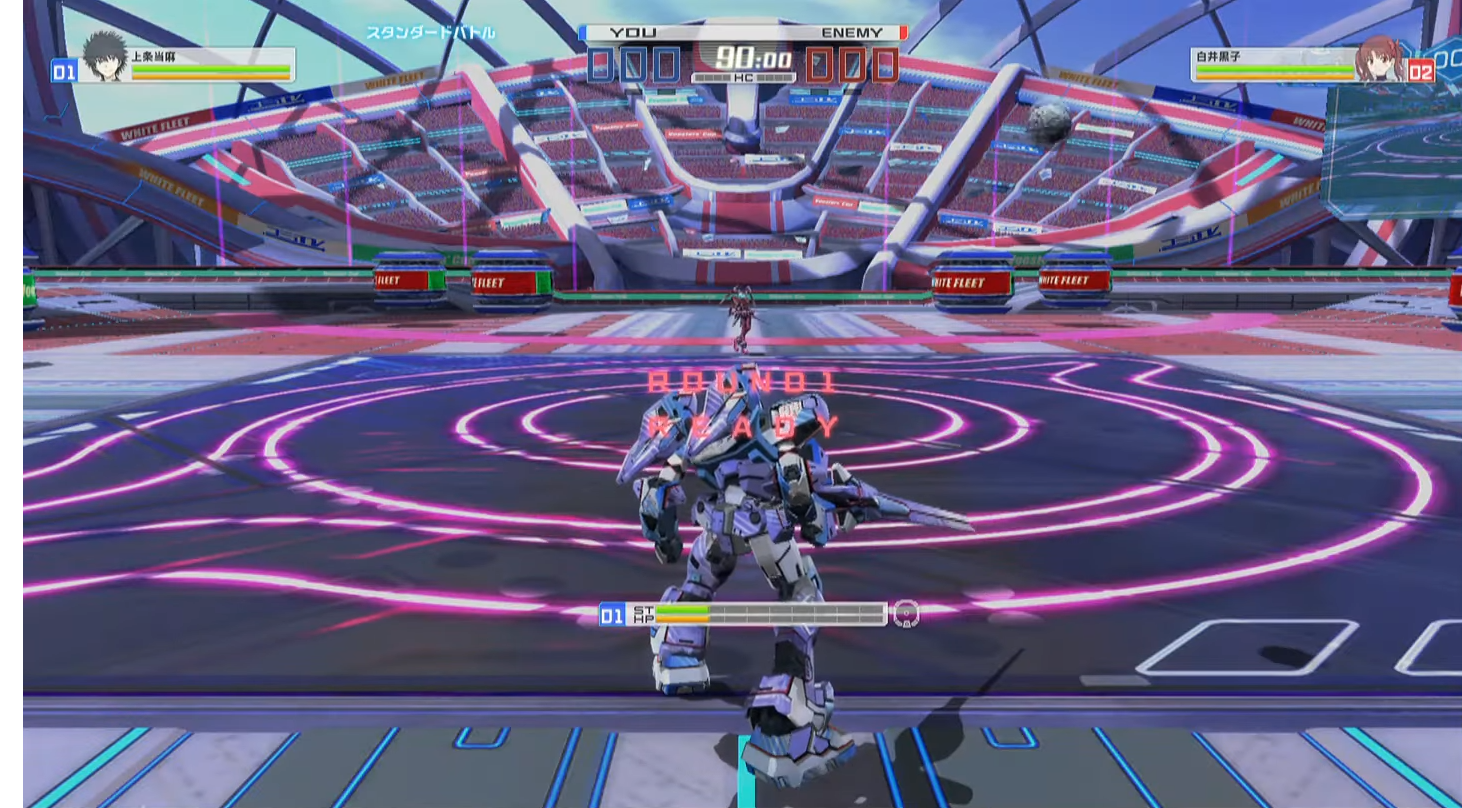Viewport: 1462px width, 808px height.
Task: Select the スタンダードバトル mode label
Action: pos(429,31)
